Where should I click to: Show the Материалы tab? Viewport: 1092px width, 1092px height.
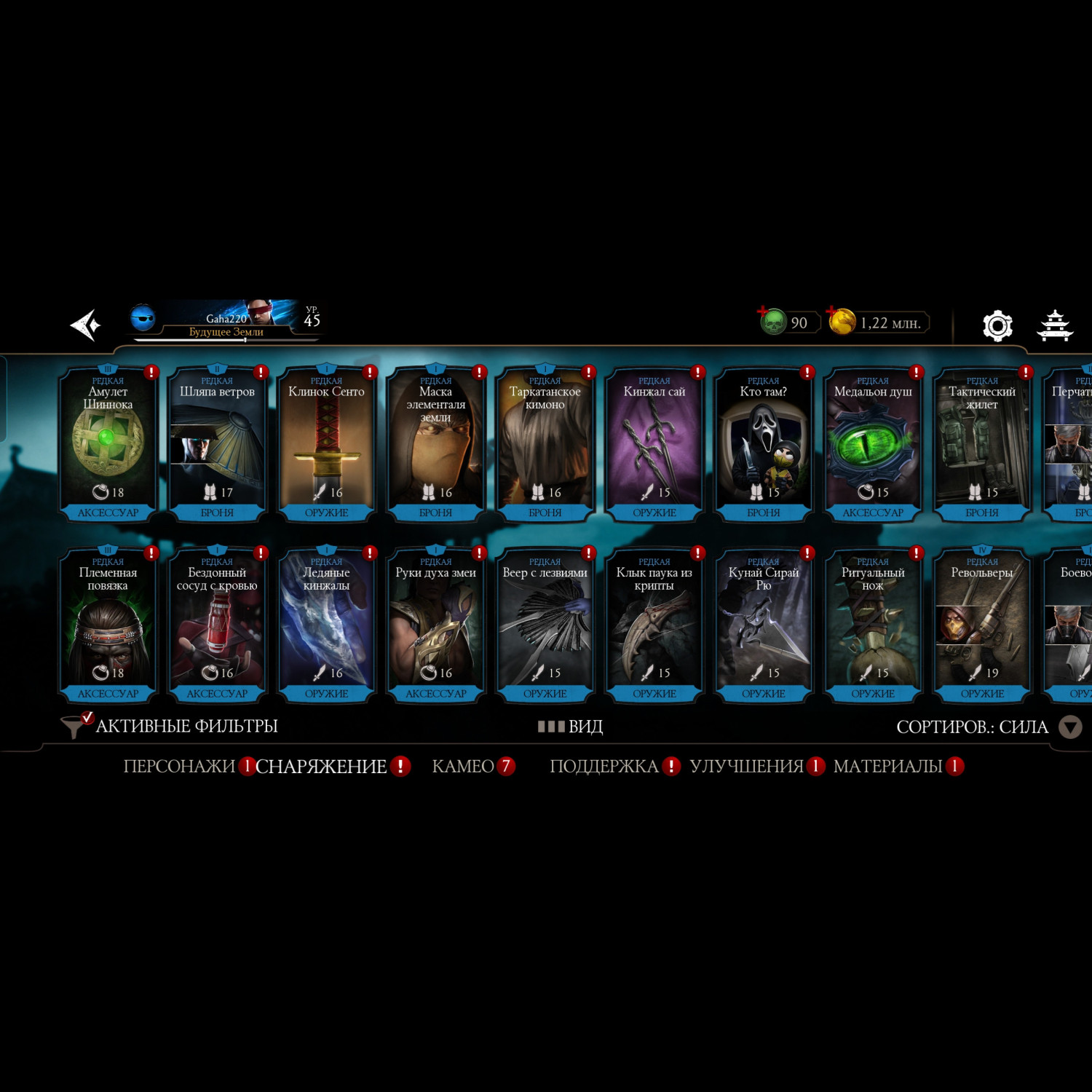click(x=887, y=767)
